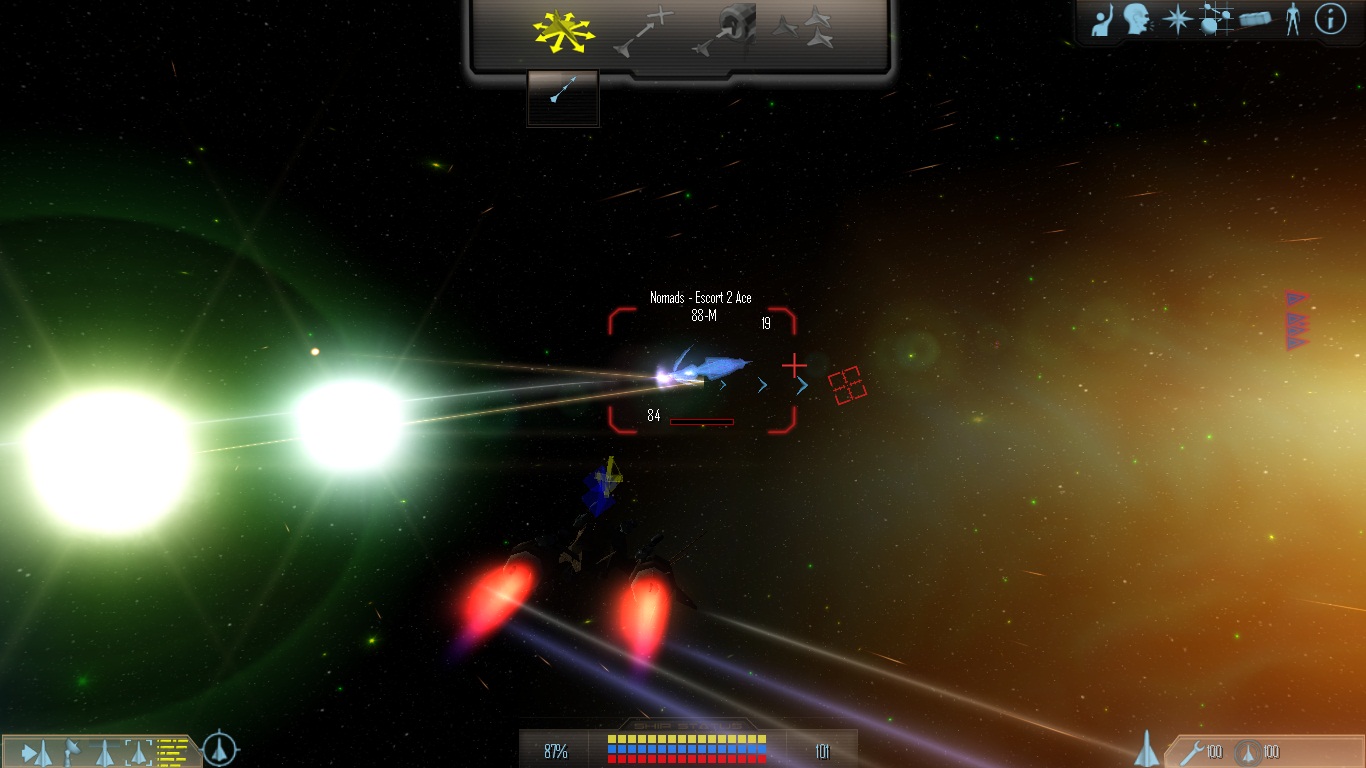The height and width of the screenshot is (768, 1366).
Task: Engage the Join Formation three-ships icon
Action: [x=803, y=30]
